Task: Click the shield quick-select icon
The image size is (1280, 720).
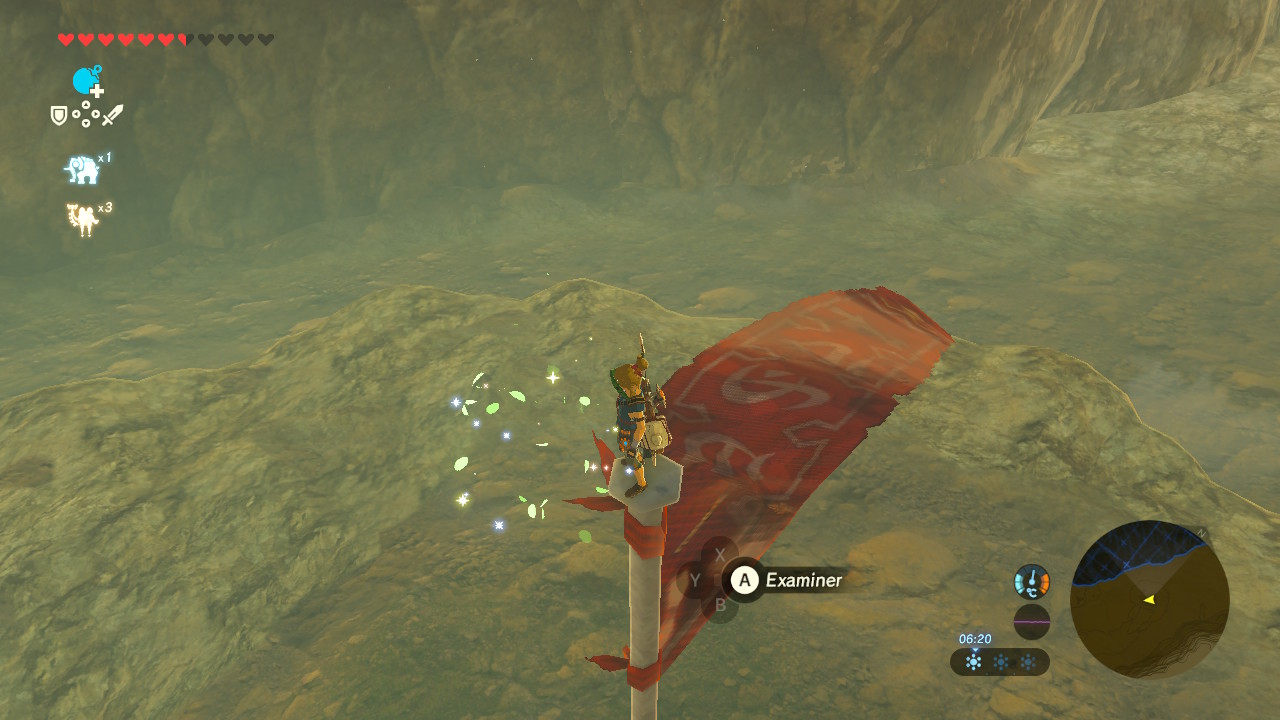Action: click(x=59, y=116)
